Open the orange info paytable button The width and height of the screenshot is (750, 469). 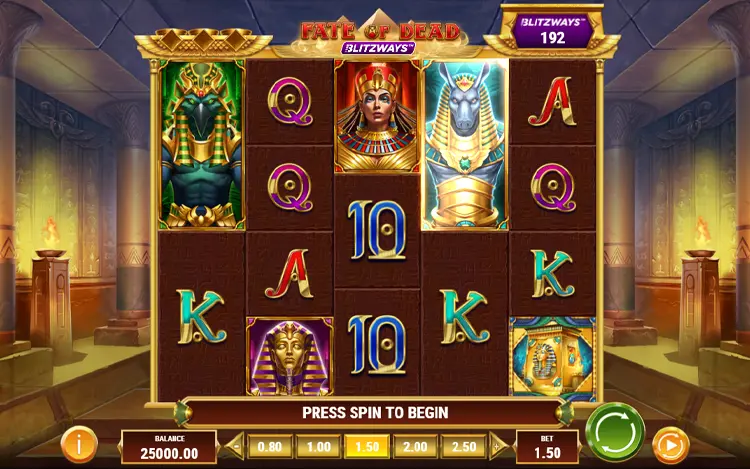click(79, 443)
